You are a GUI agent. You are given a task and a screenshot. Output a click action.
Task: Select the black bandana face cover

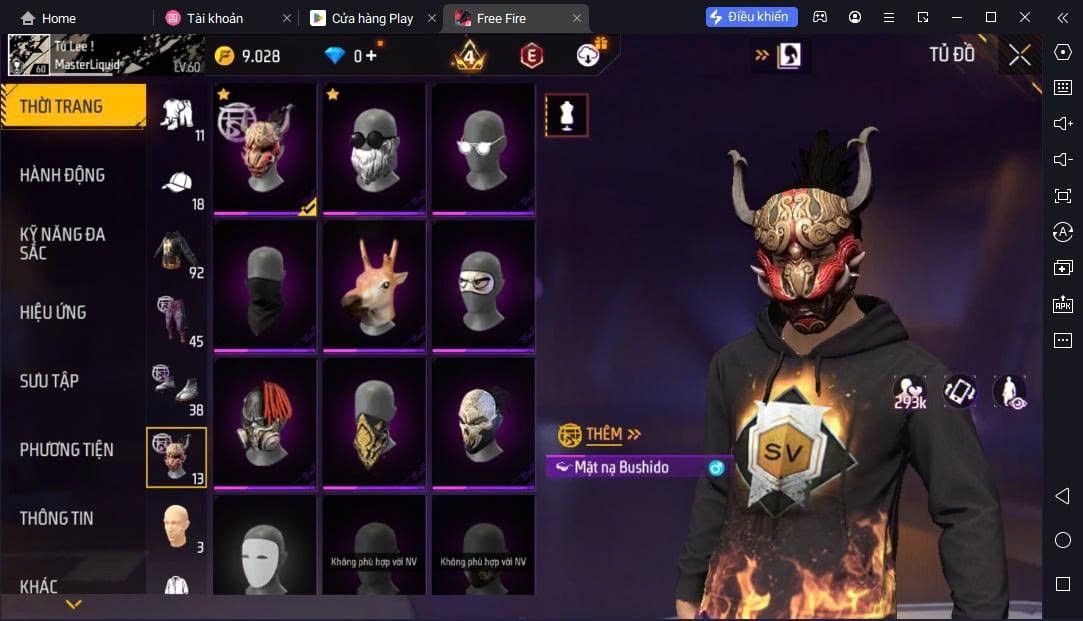(264, 285)
